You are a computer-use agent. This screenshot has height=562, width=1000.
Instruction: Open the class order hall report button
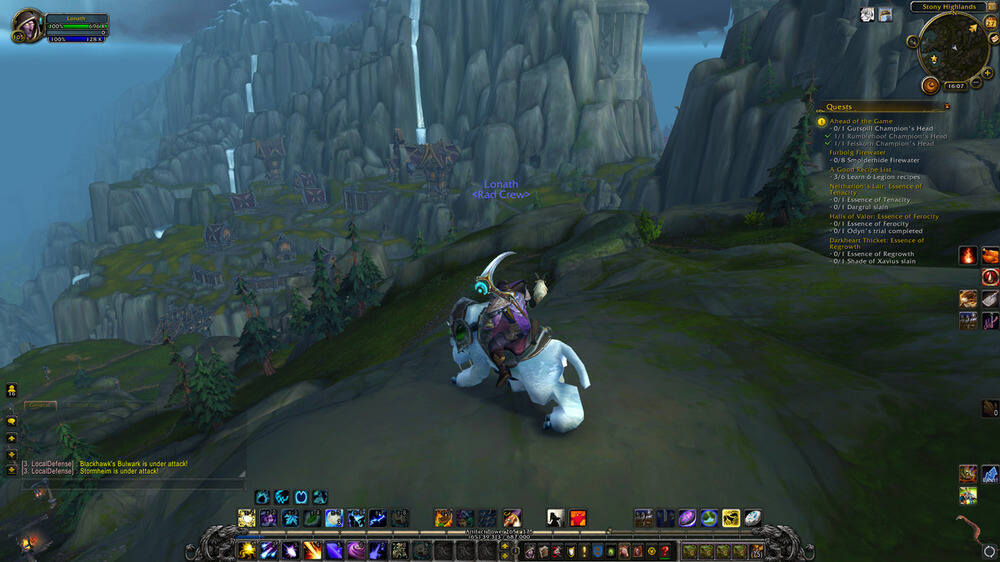click(x=931, y=85)
